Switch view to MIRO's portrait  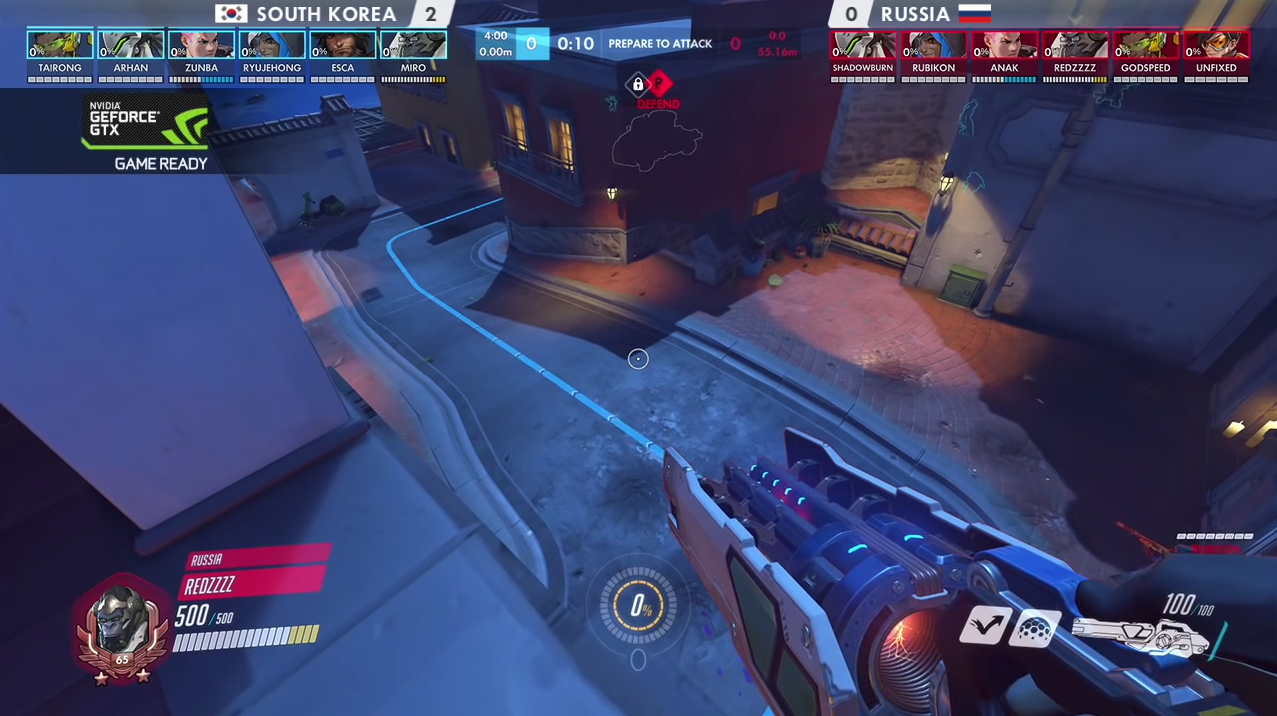[413, 46]
